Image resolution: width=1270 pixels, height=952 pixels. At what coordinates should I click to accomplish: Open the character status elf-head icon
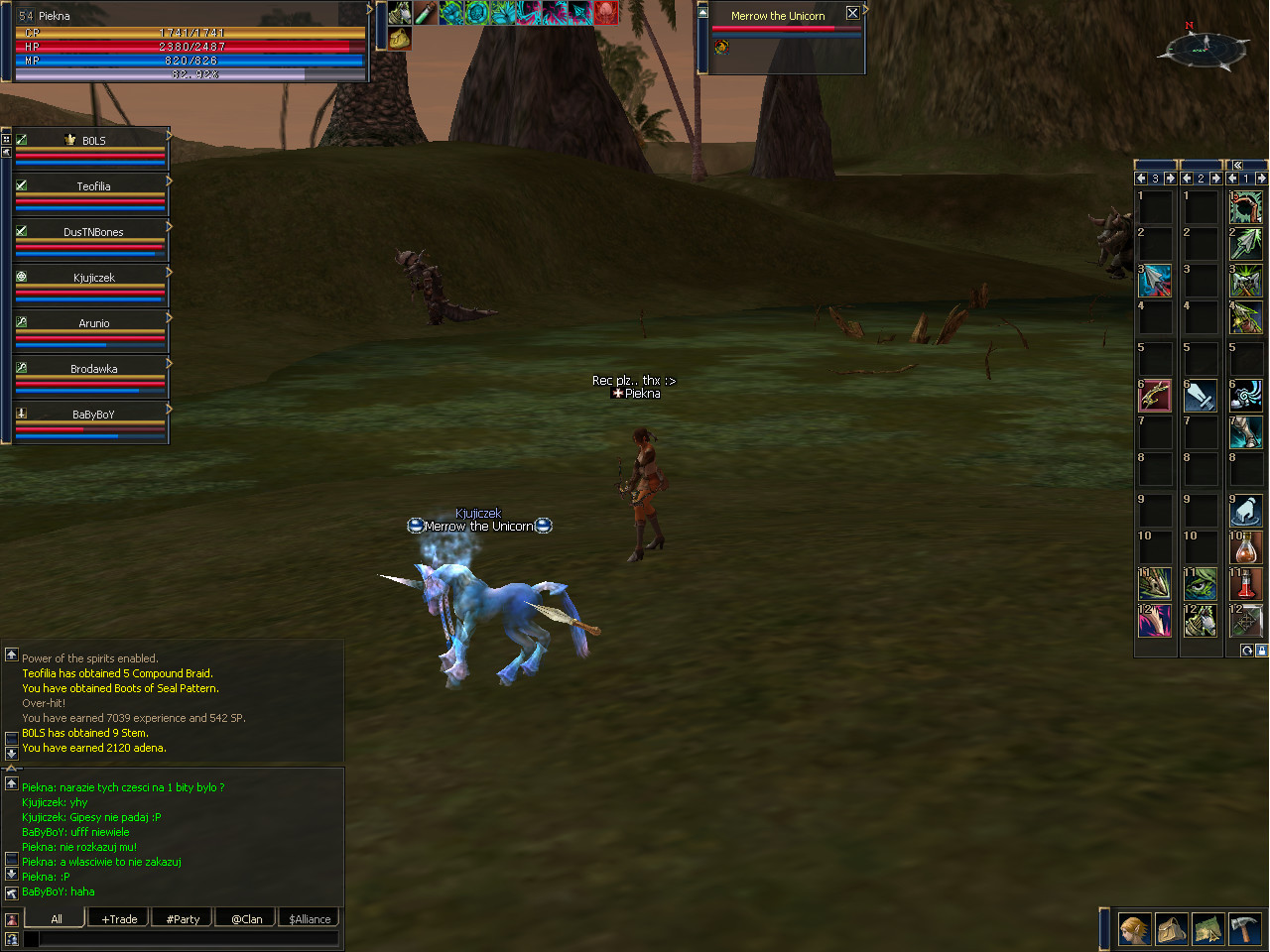pos(1135,929)
